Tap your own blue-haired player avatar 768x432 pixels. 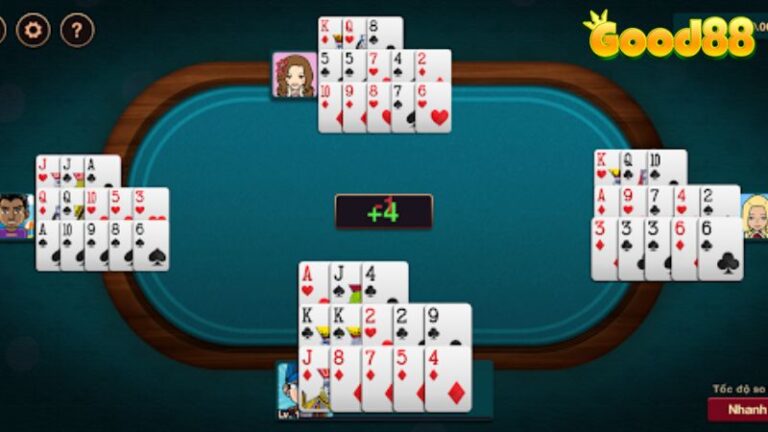tap(288, 390)
